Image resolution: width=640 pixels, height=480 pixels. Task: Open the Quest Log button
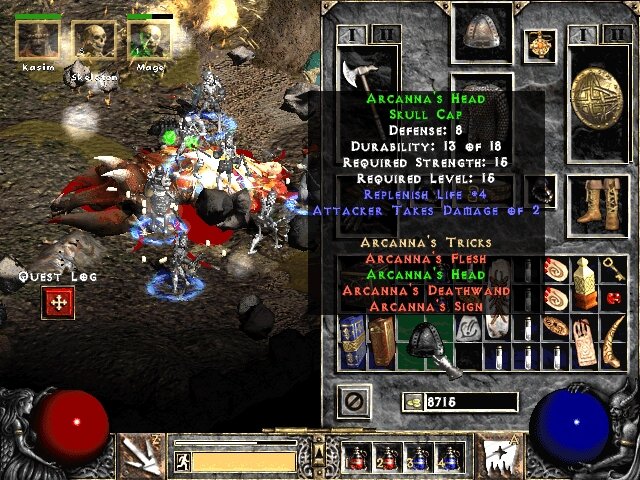click(58, 303)
